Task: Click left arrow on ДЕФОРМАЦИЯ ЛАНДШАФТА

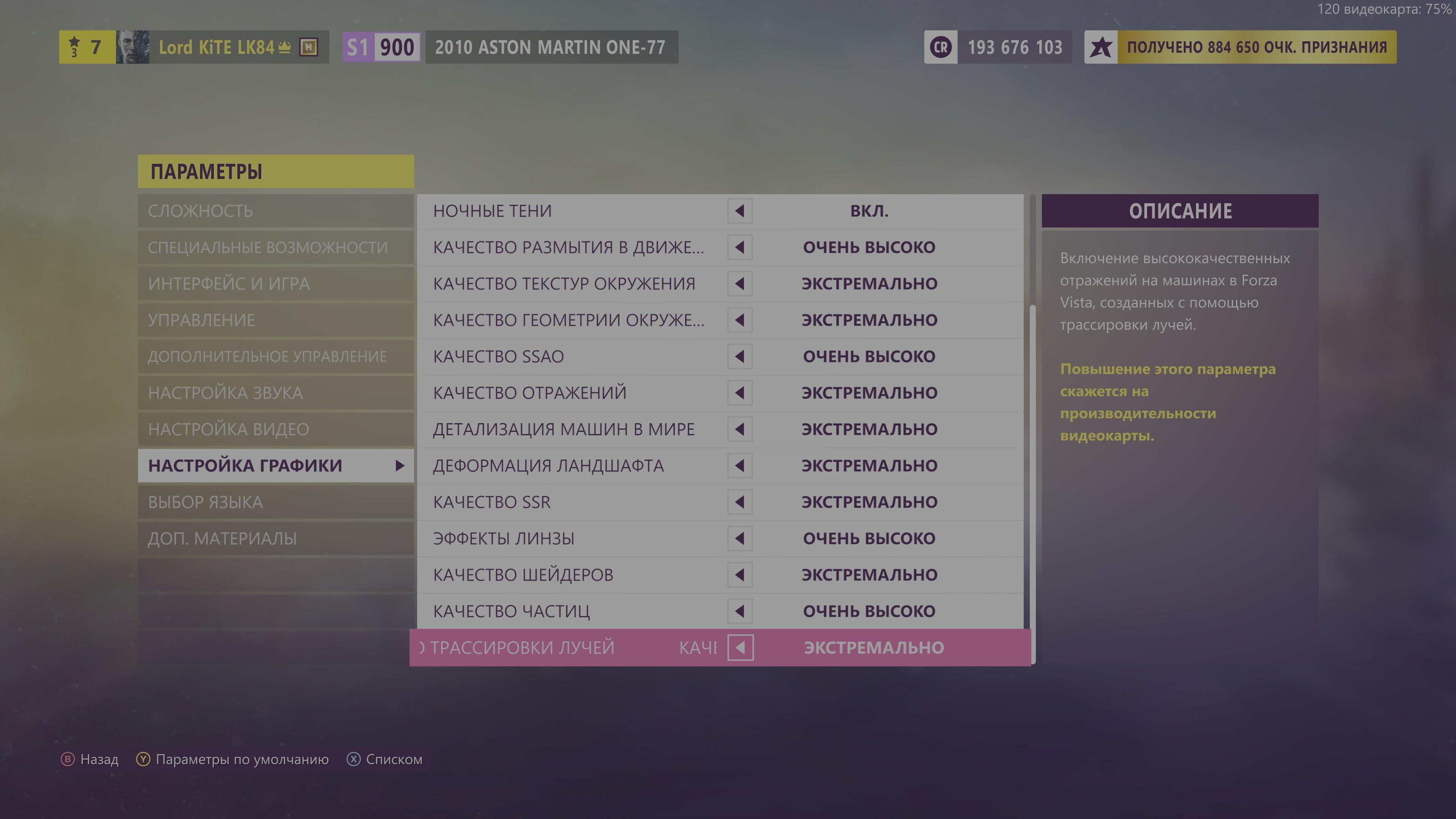Action: [740, 465]
